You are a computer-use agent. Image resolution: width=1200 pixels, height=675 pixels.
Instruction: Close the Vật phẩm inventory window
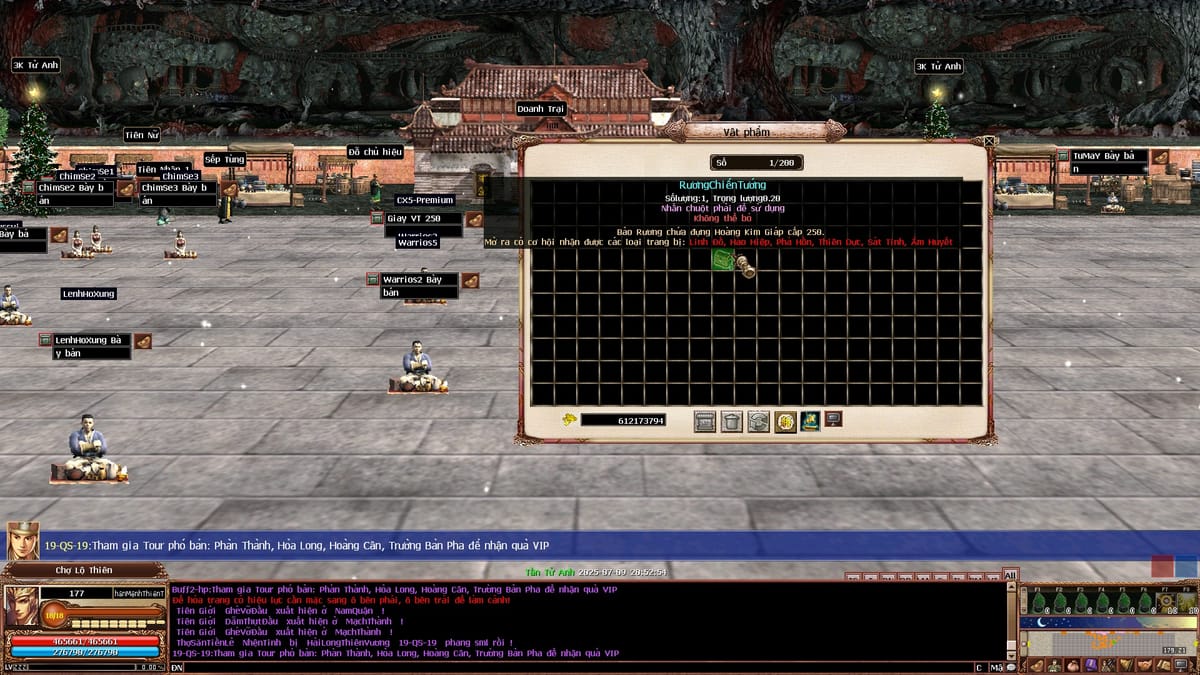(989, 142)
